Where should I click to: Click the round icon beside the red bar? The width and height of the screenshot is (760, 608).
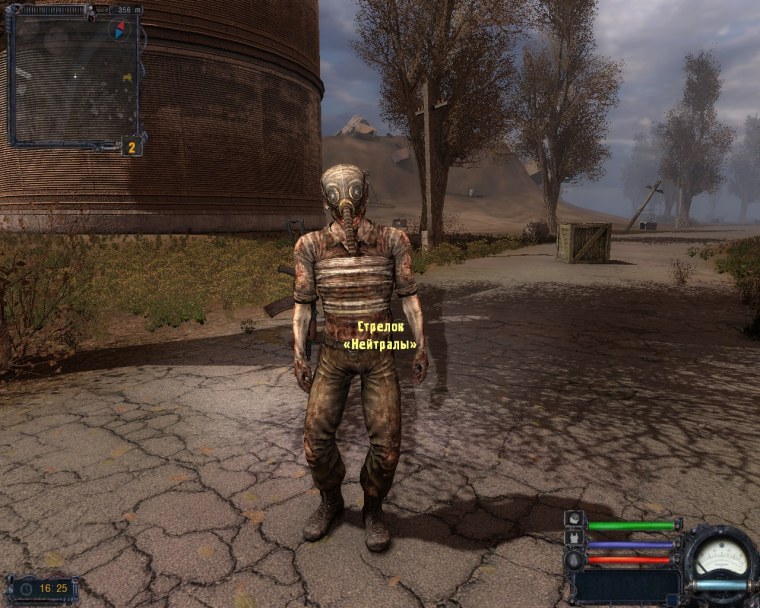pos(574,560)
